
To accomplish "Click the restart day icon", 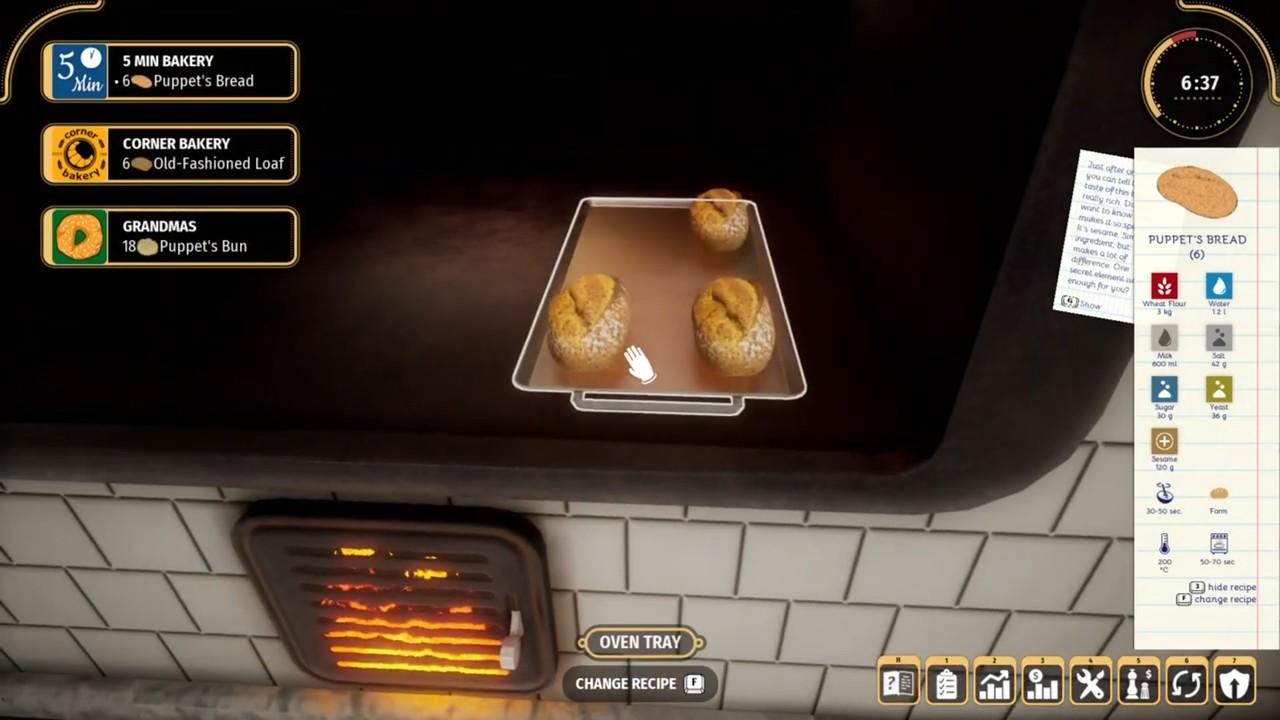I will [1187, 681].
